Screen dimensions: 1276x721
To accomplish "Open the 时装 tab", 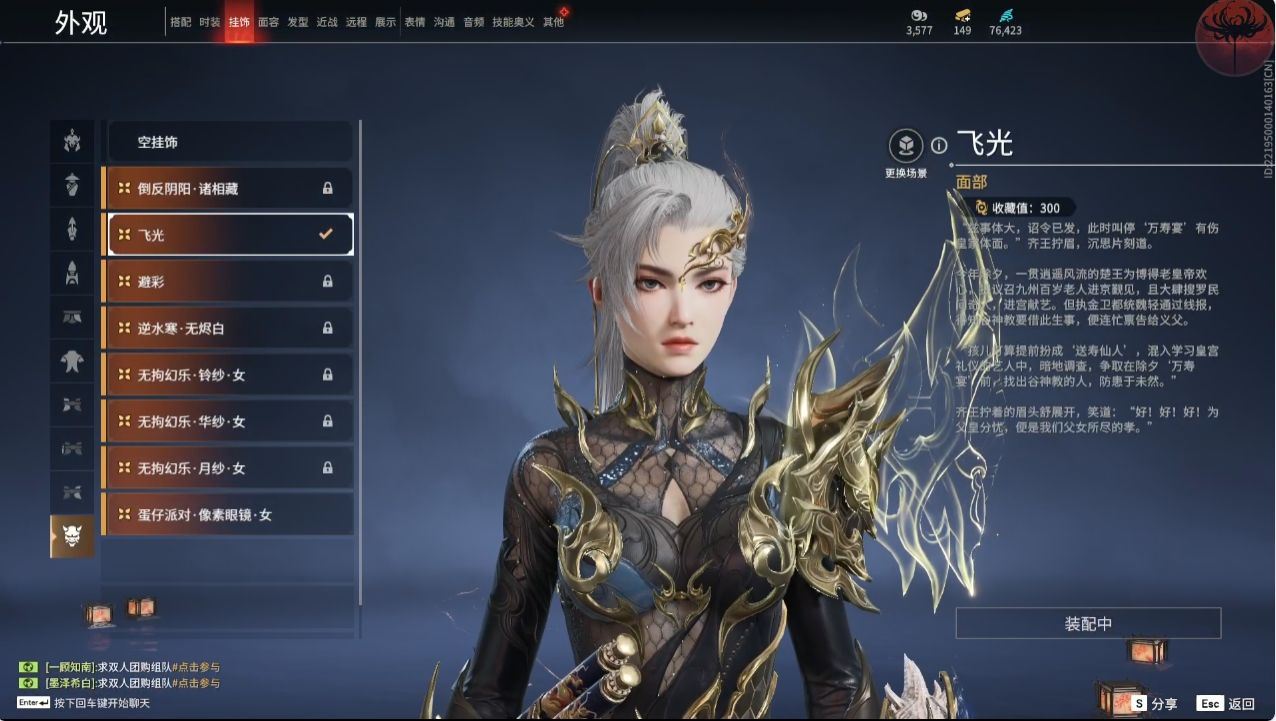I will pyautogui.click(x=210, y=22).
